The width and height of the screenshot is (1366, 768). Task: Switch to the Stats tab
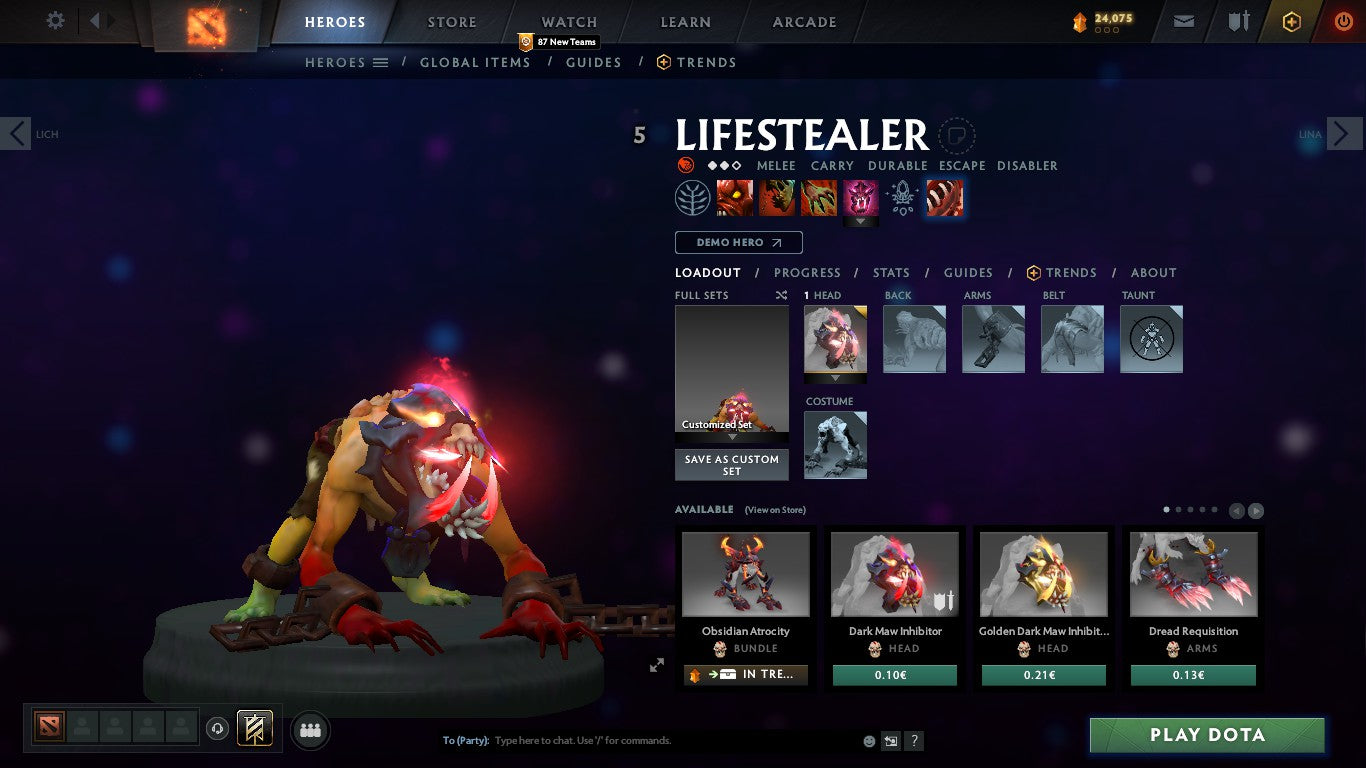pos(890,272)
